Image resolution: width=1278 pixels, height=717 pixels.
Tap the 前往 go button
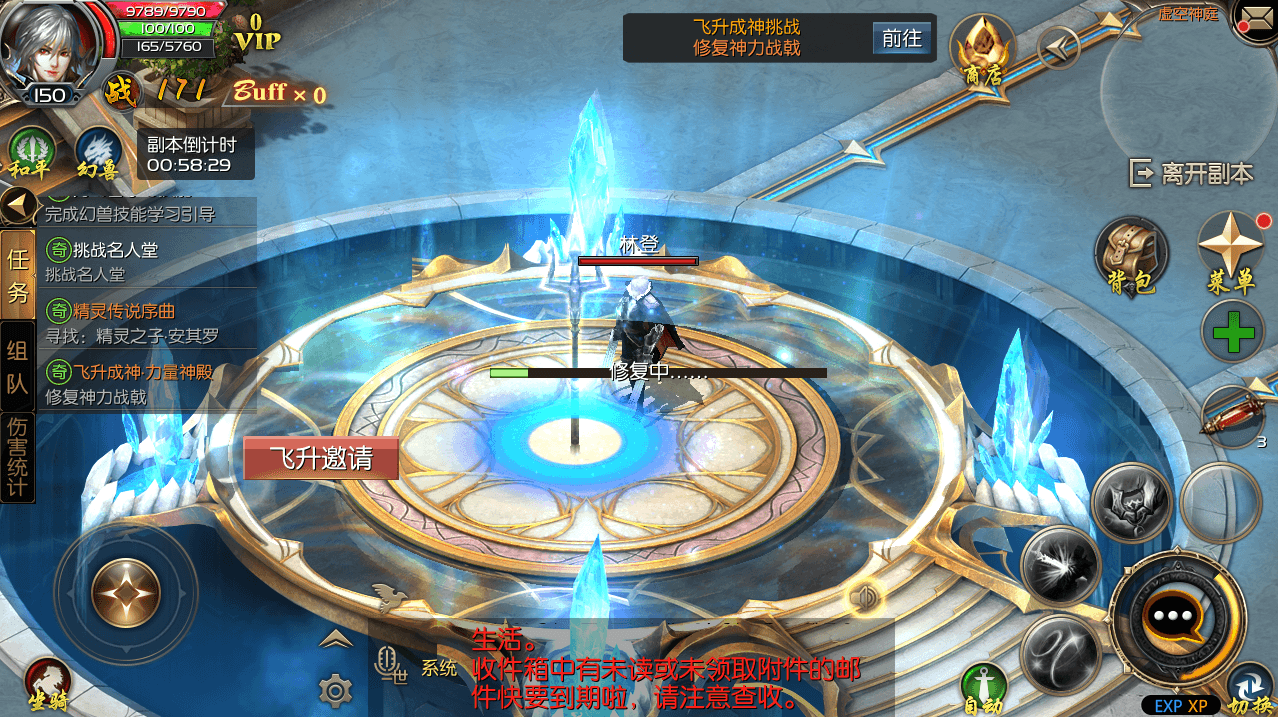(900, 38)
